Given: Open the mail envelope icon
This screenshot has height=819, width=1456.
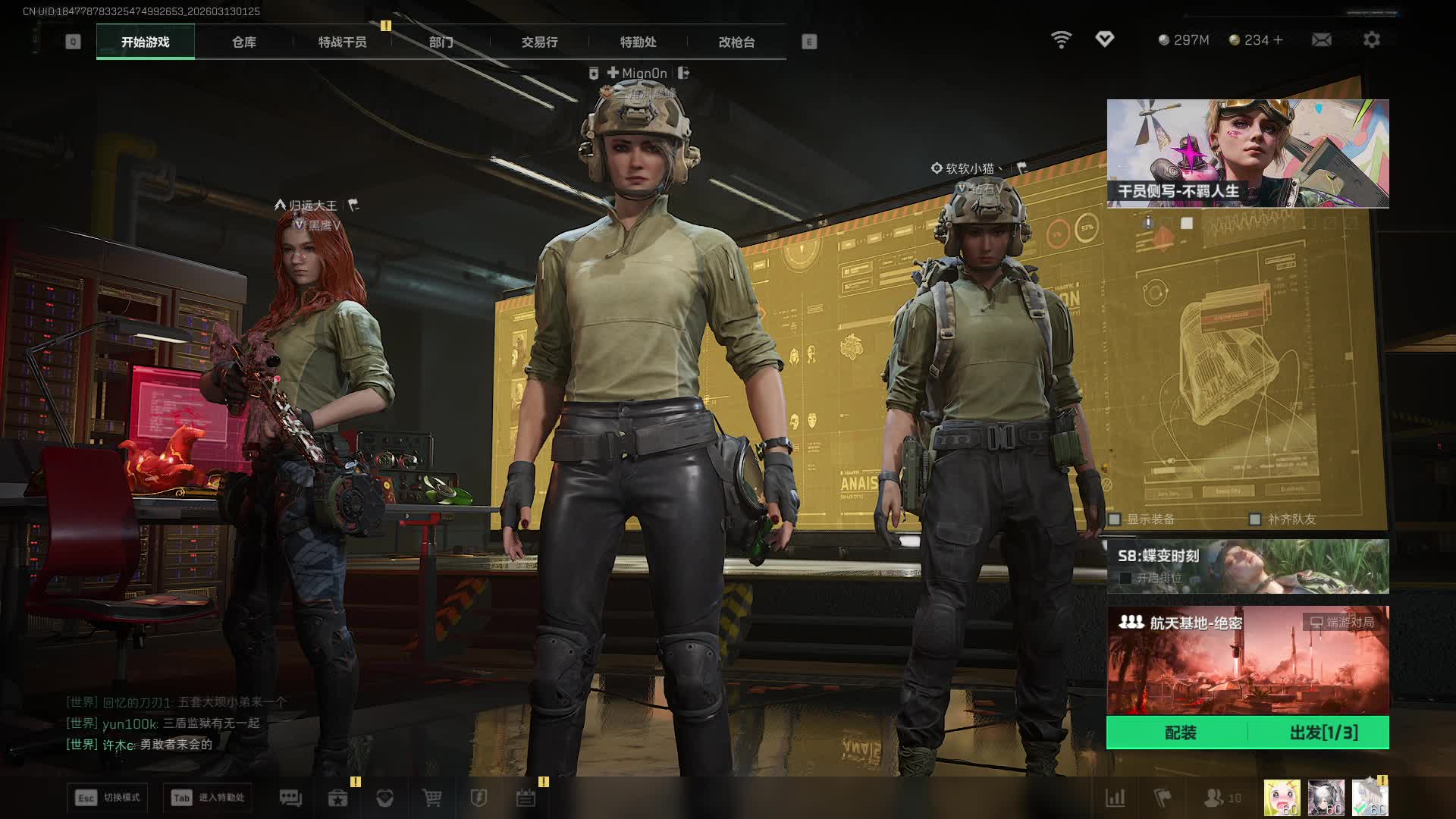Looking at the screenshot, I should coord(1321,39).
